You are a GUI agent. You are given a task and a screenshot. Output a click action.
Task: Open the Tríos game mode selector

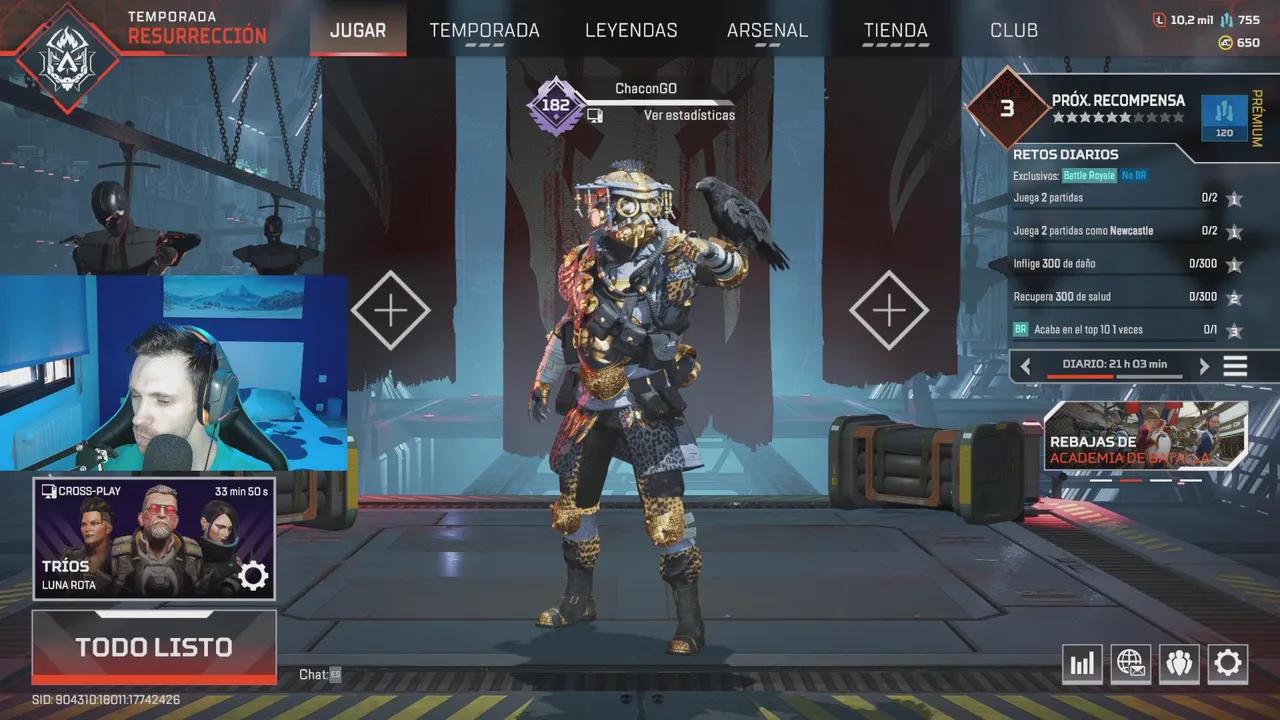point(154,538)
